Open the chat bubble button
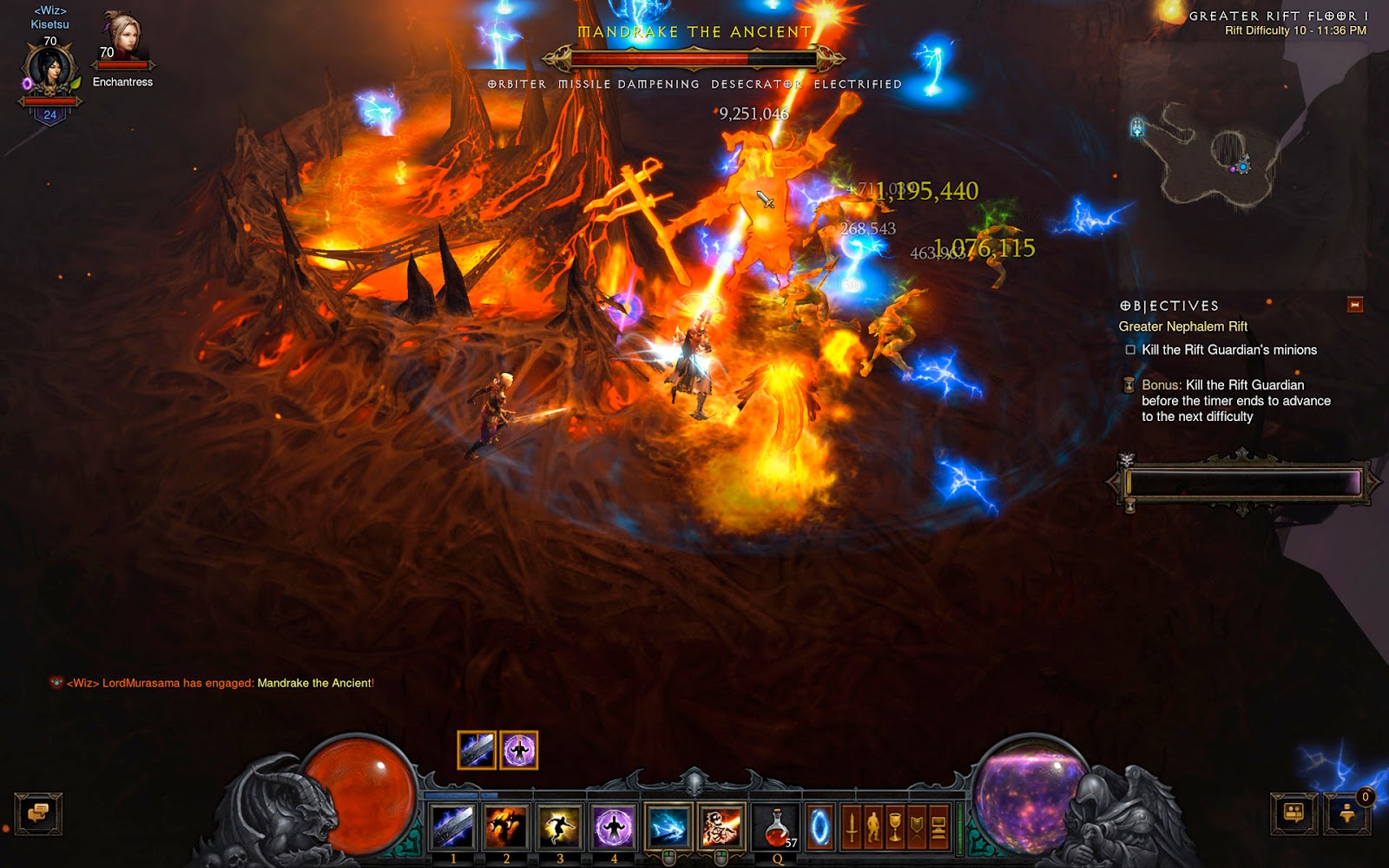Viewport: 1389px width, 868px height. (x=38, y=814)
